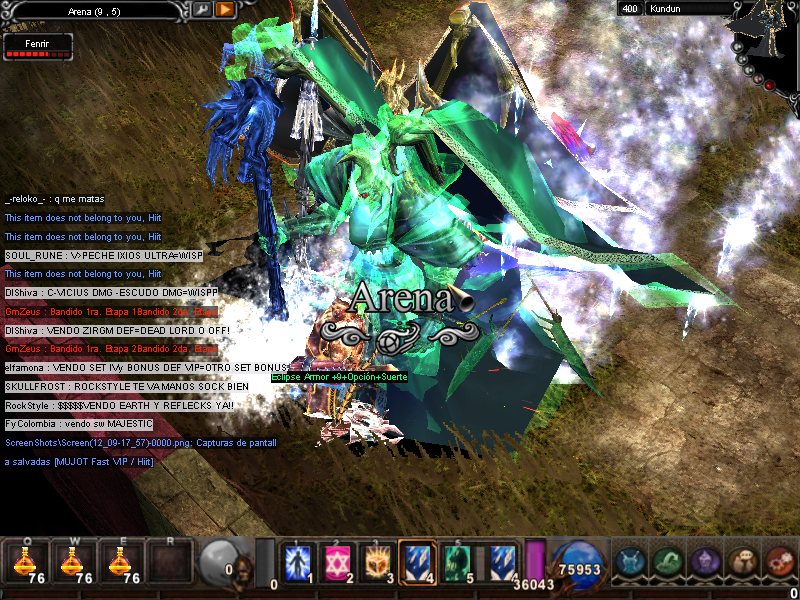Open the red-orange gear menu icon
This screenshot has width=800, height=600.
778,562
